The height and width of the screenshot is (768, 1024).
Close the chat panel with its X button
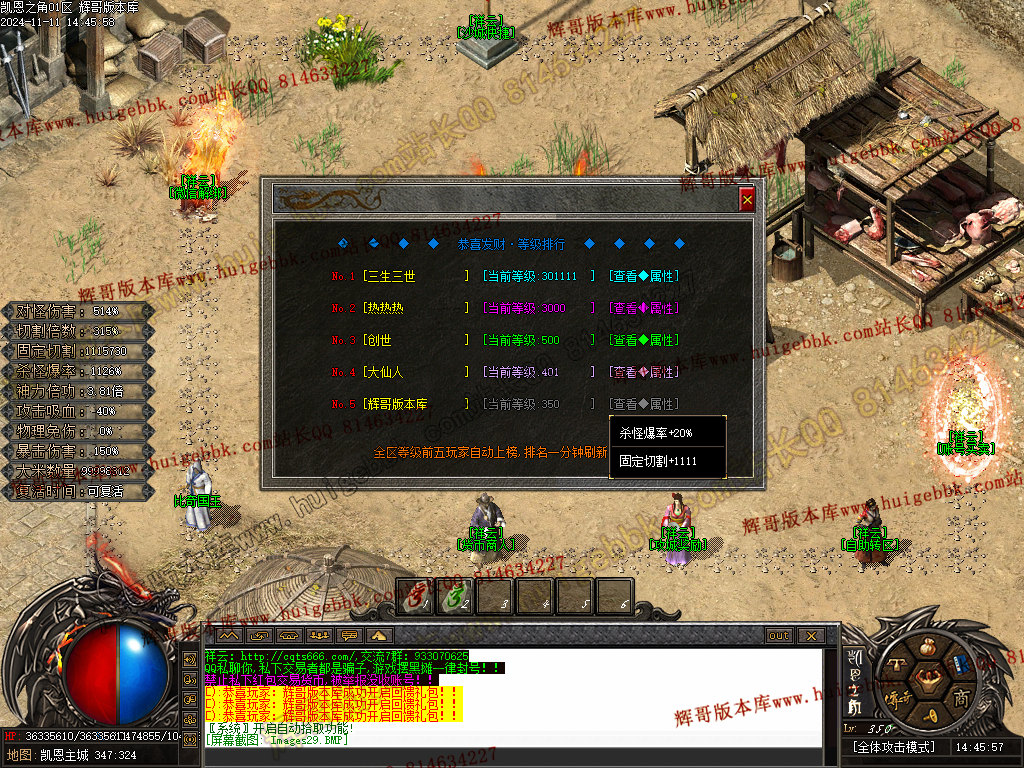pyautogui.click(x=810, y=636)
